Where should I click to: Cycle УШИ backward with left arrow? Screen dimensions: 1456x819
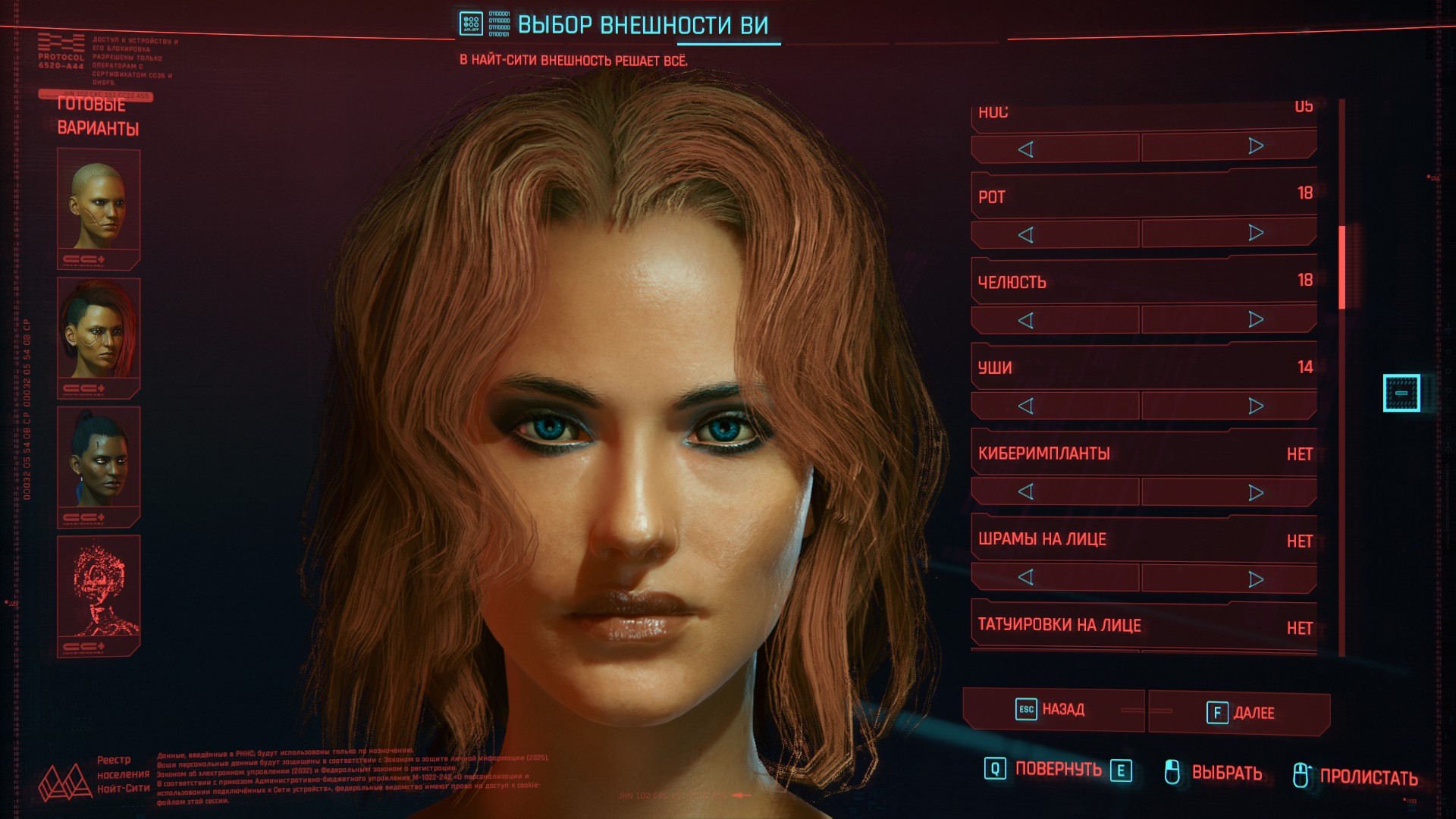(x=1026, y=406)
